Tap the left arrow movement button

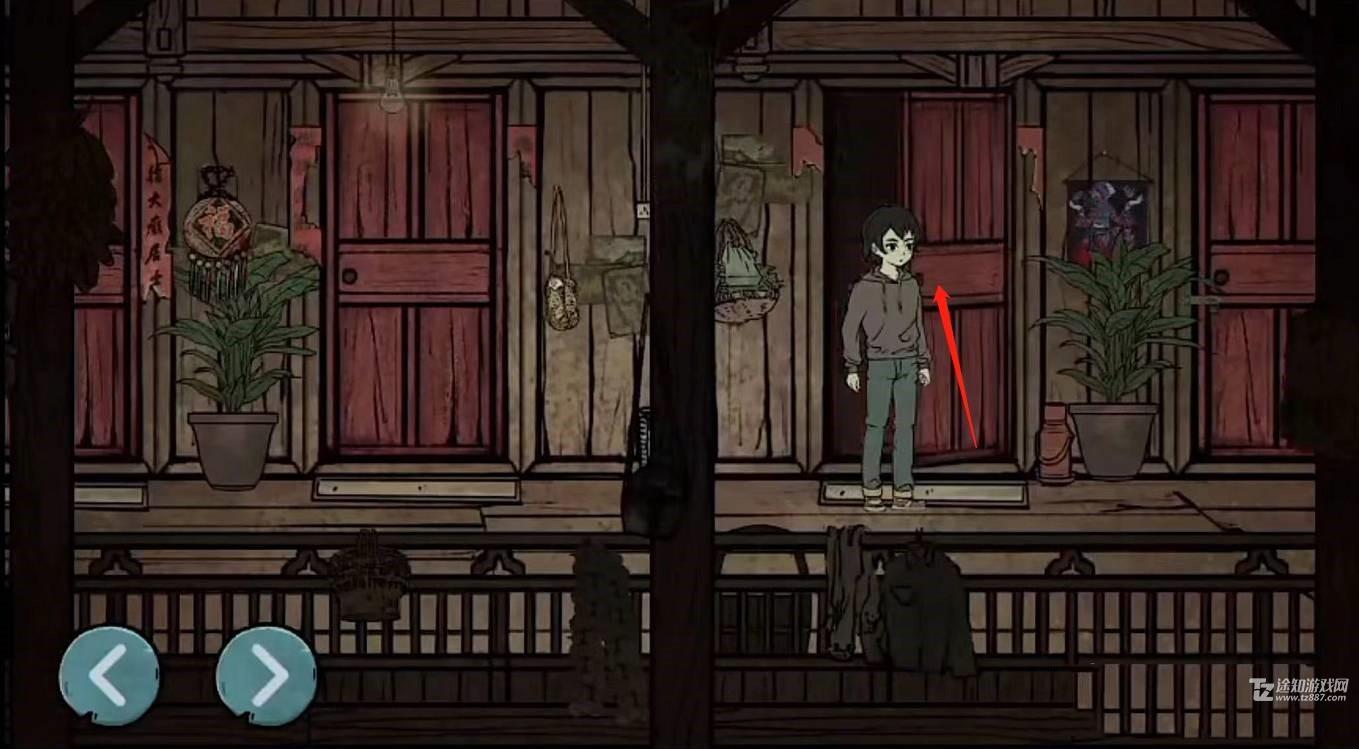coord(108,675)
